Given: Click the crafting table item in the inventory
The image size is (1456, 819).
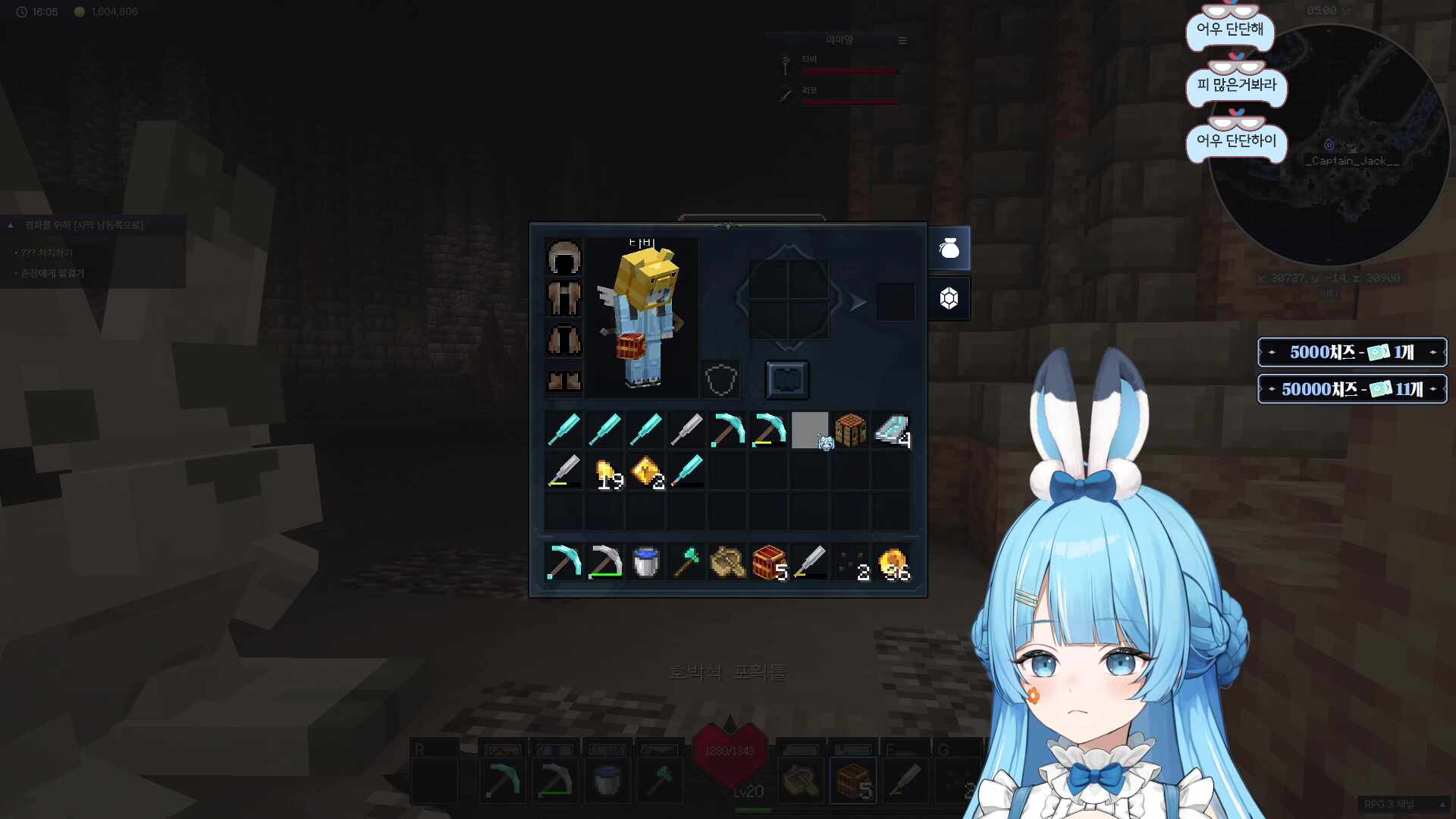Looking at the screenshot, I should [x=850, y=430].
